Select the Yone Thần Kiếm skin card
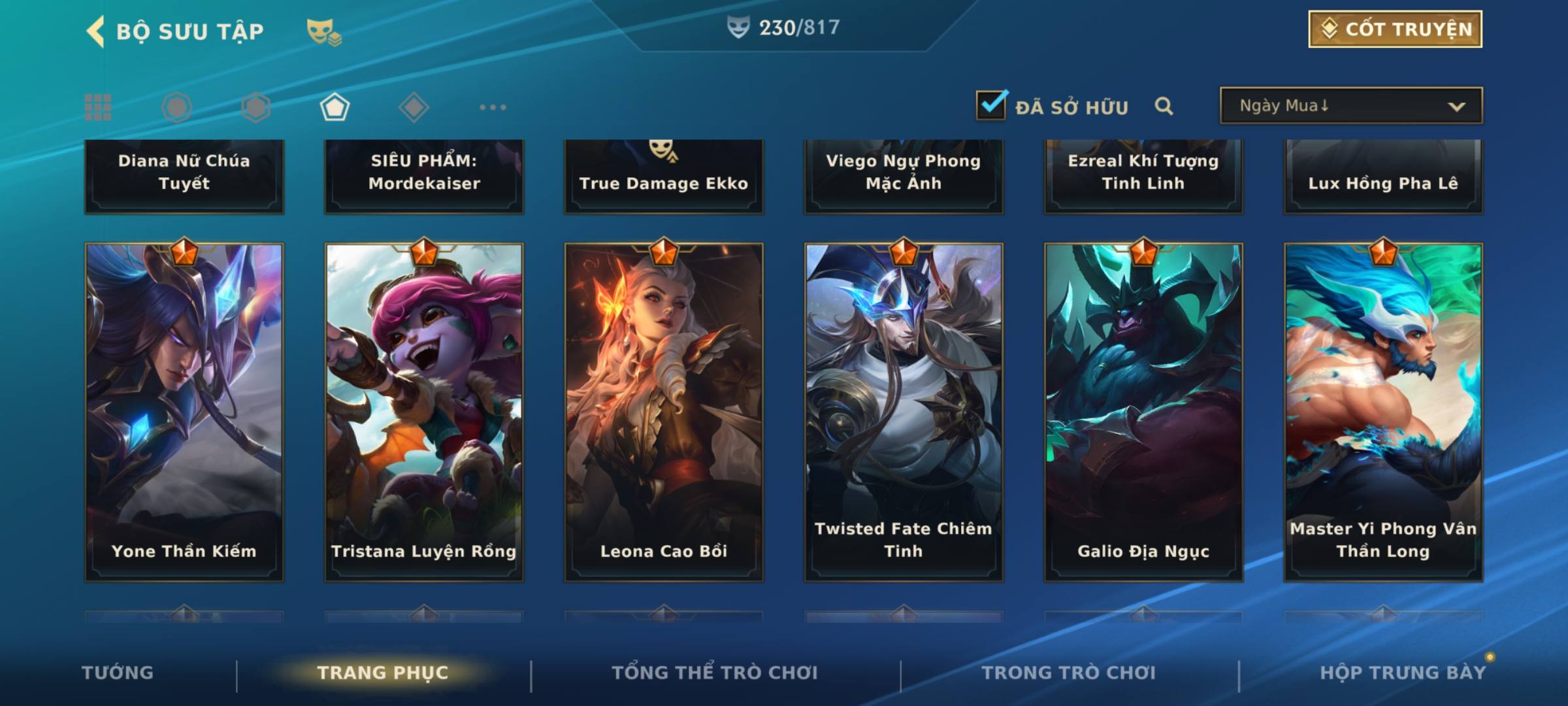 click(x=184, y=412)
